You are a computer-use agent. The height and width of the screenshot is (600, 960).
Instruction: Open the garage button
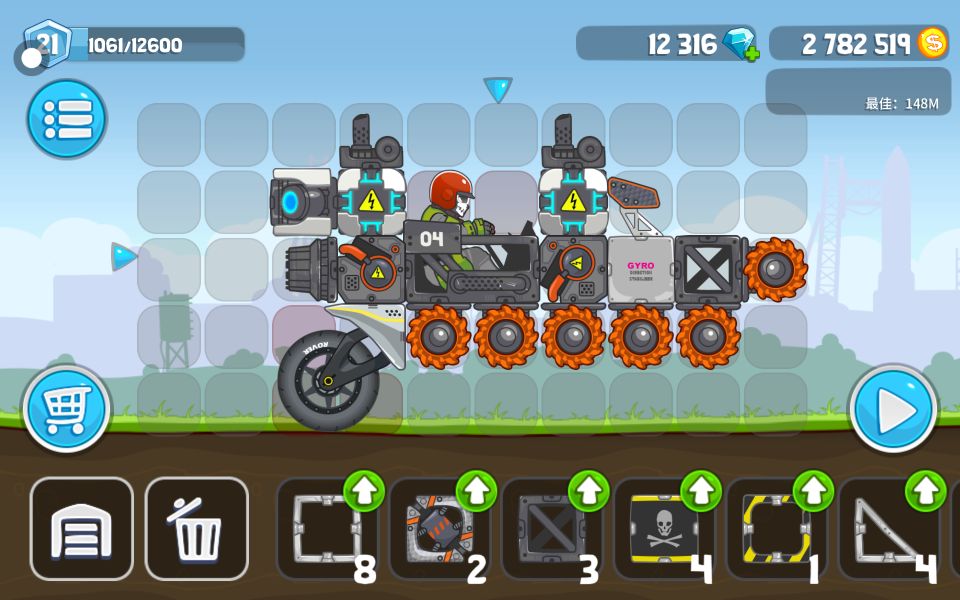(x=81, y=529)
